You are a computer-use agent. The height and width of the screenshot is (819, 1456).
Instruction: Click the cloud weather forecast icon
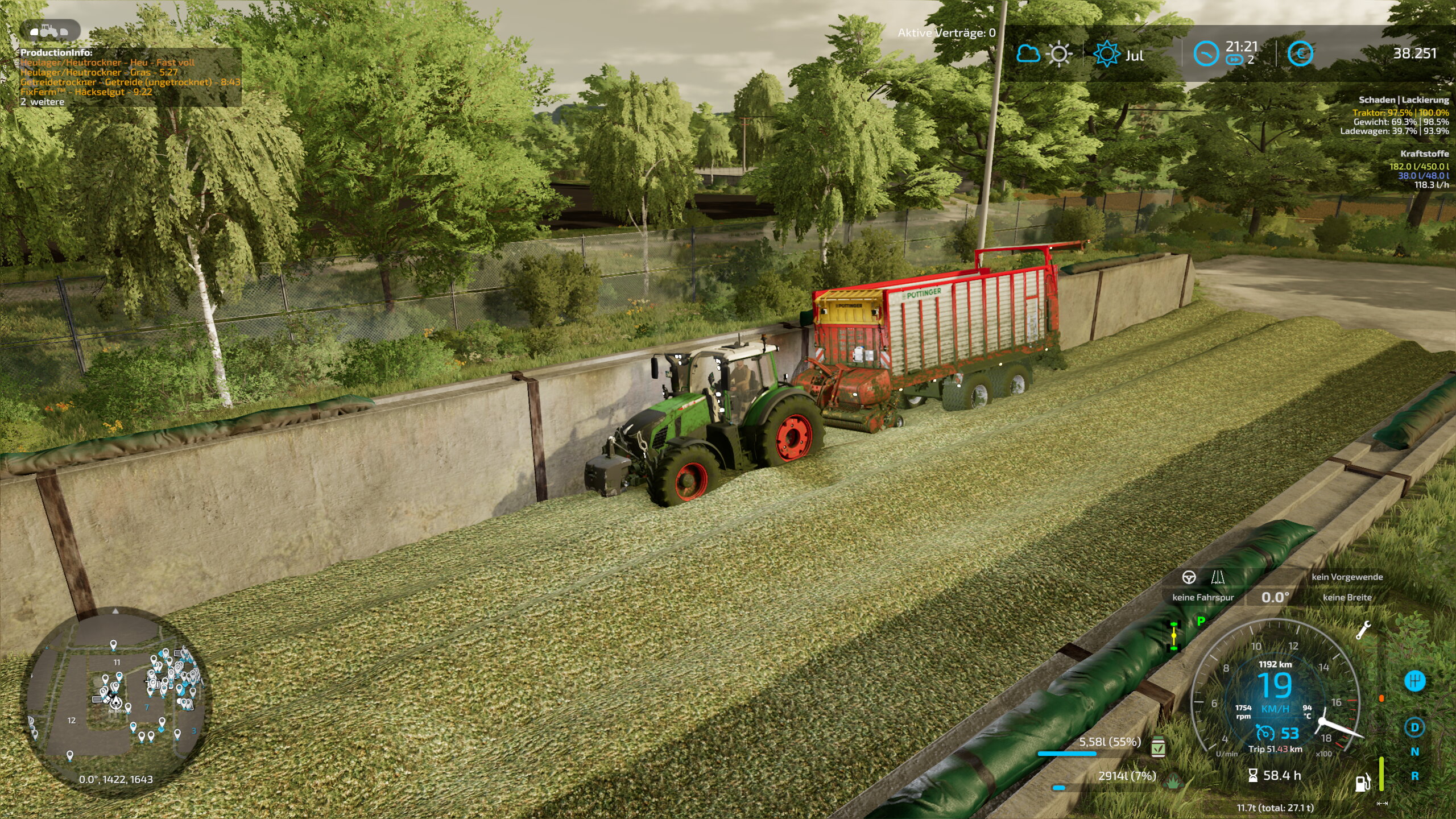coord(1028,54)
